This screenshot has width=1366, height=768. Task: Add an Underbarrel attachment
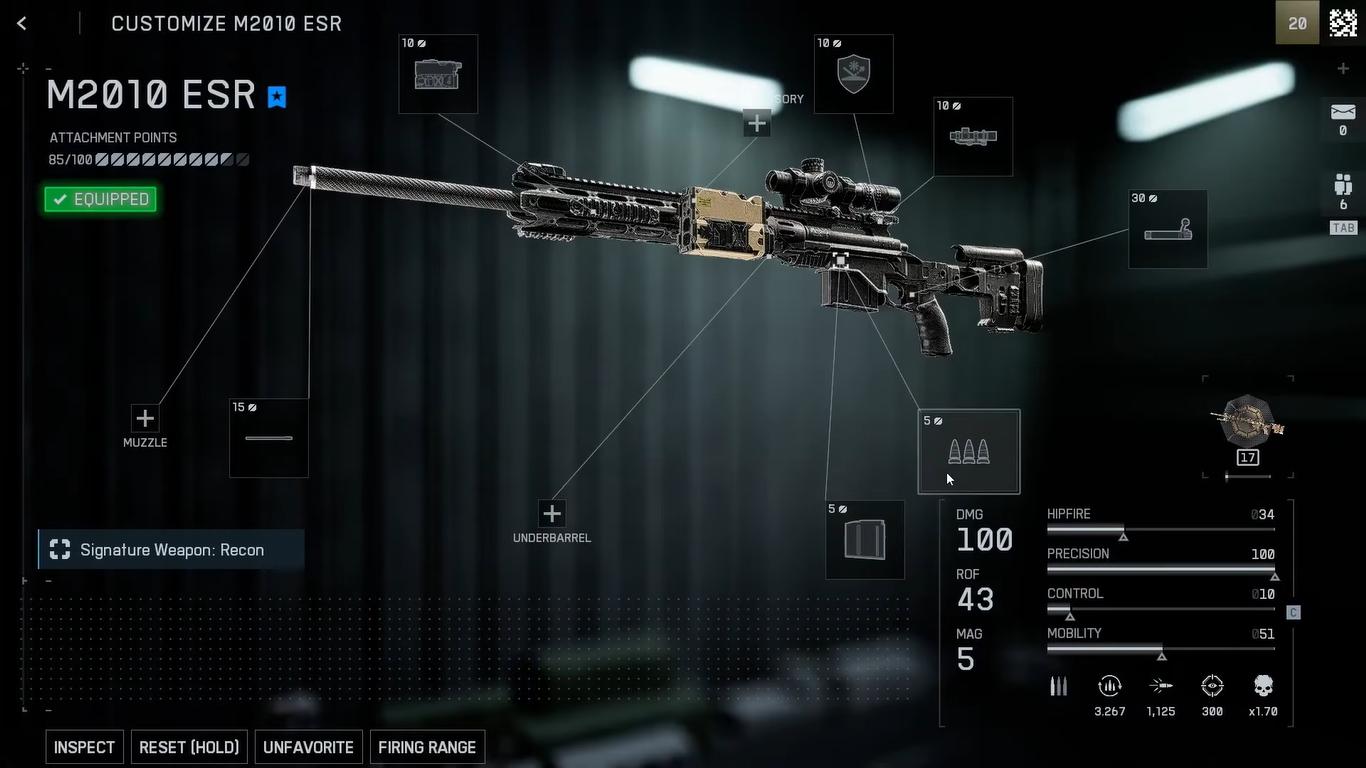(551, 513)
